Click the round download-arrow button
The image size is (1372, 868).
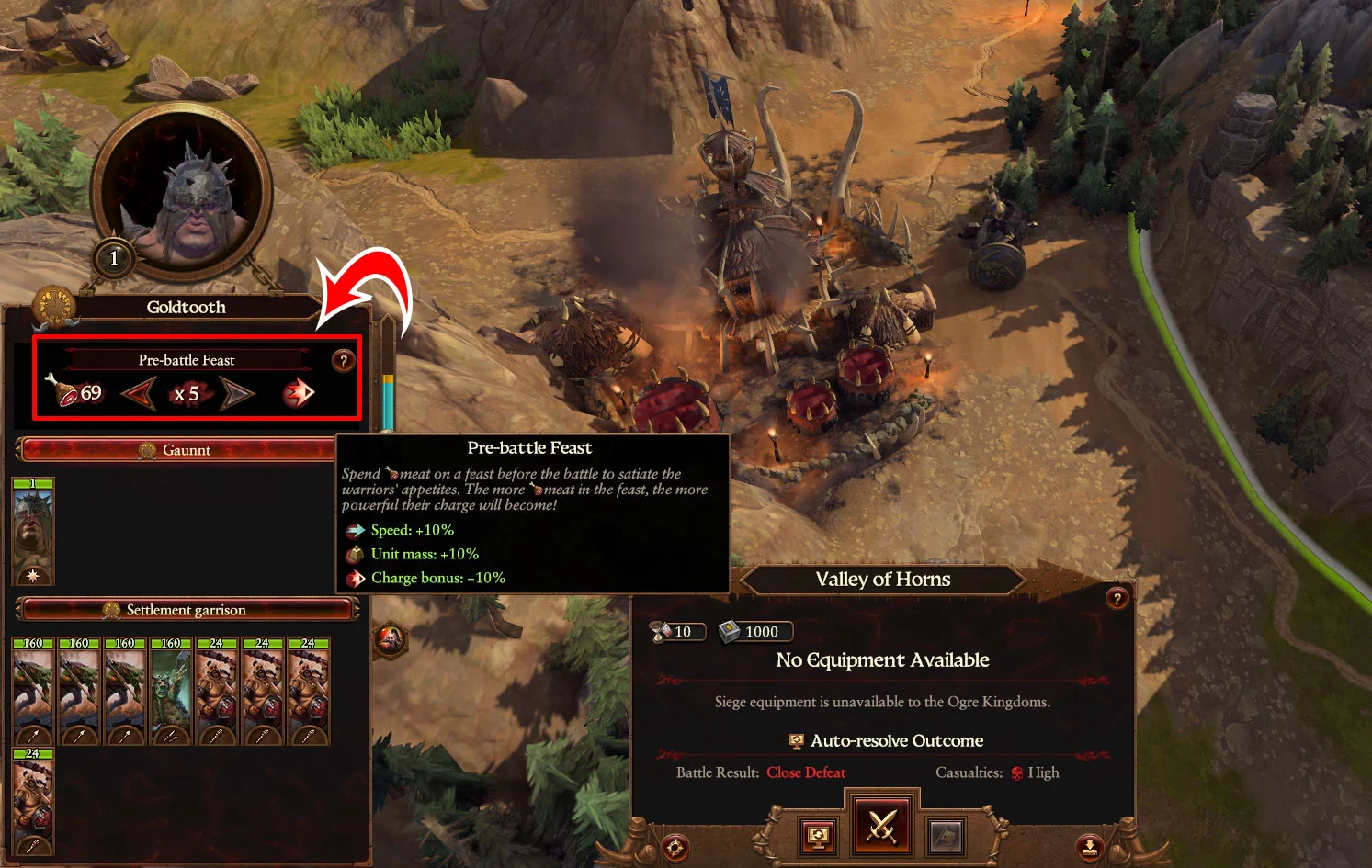click(x=1090, y=848)
